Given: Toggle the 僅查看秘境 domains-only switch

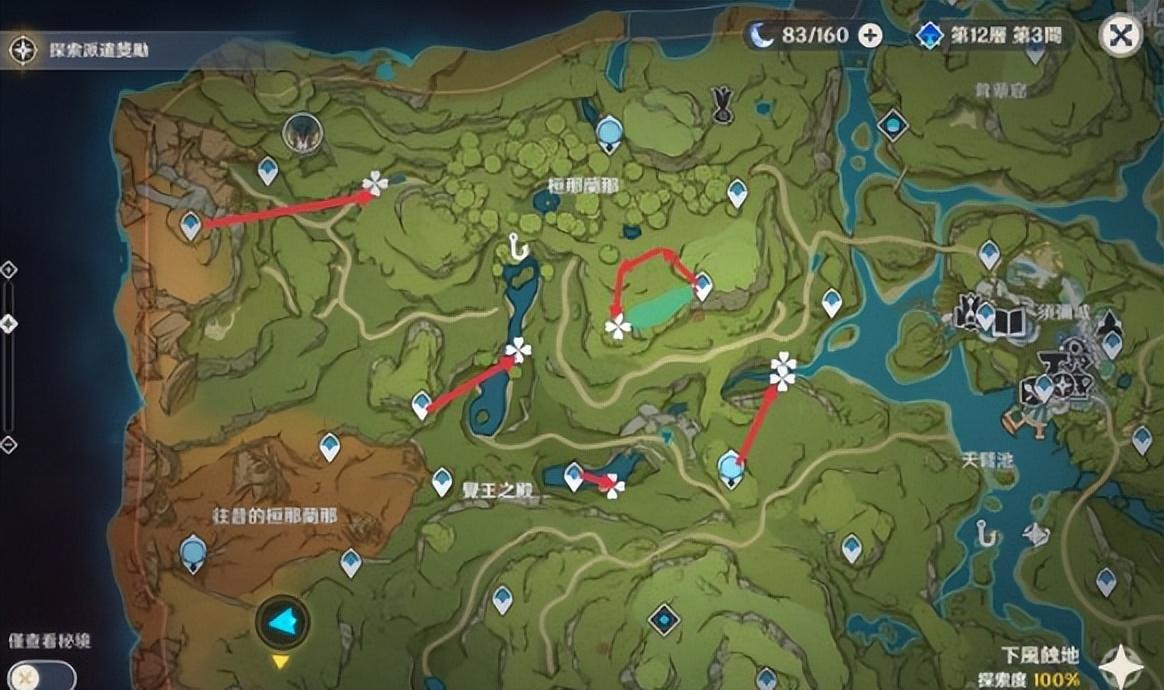Looking at the screenshot, I should click(38, 676).
